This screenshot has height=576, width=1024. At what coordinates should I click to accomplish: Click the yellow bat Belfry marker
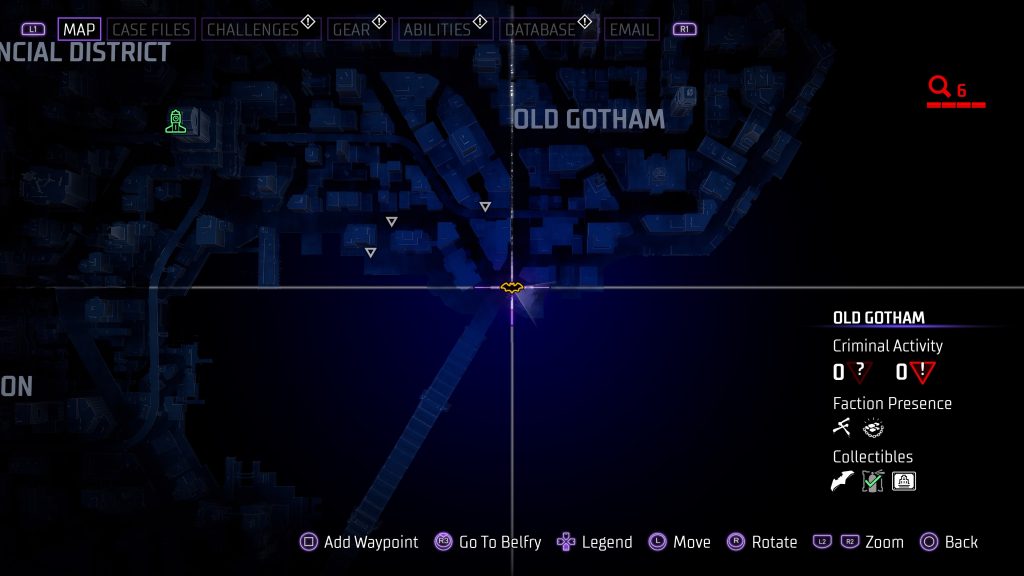tap(512, 288)
